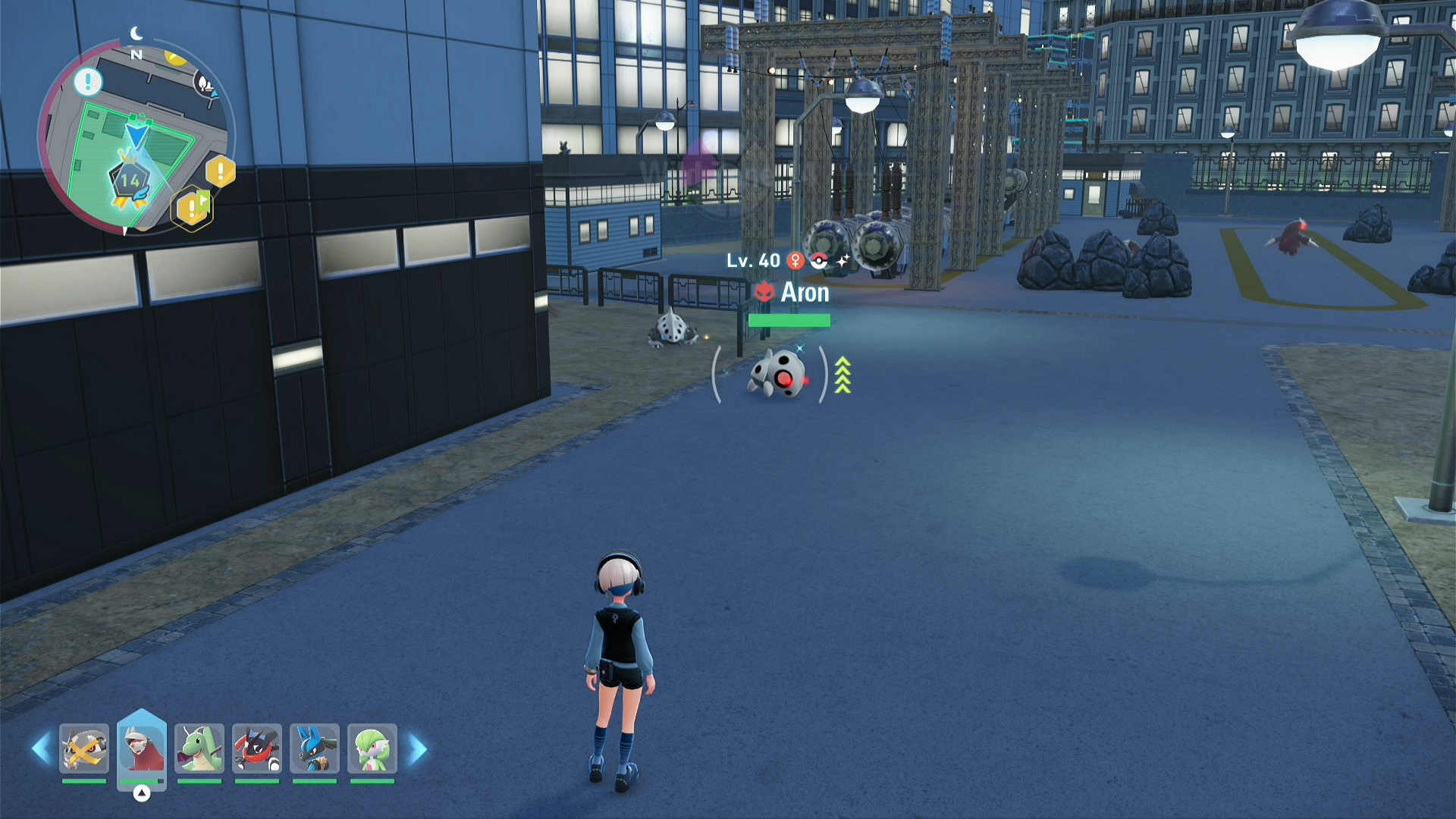The height and width of the screenshot is (819, 1456).
Task: Open the circular minimap
Action: (x=135, y=136)
